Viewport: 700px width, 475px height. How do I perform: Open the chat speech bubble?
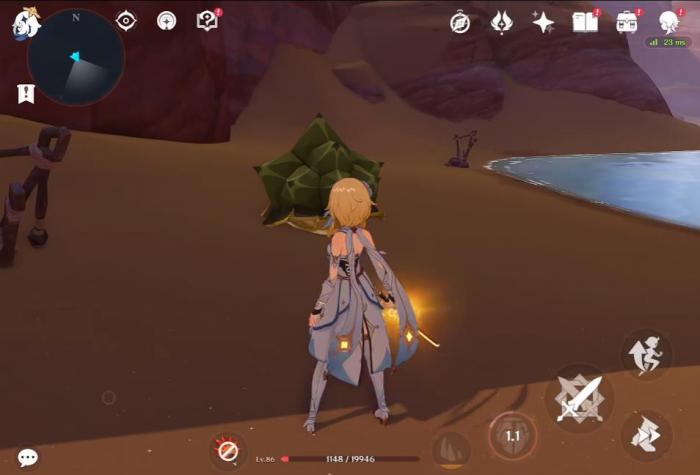tap(28, 457)
